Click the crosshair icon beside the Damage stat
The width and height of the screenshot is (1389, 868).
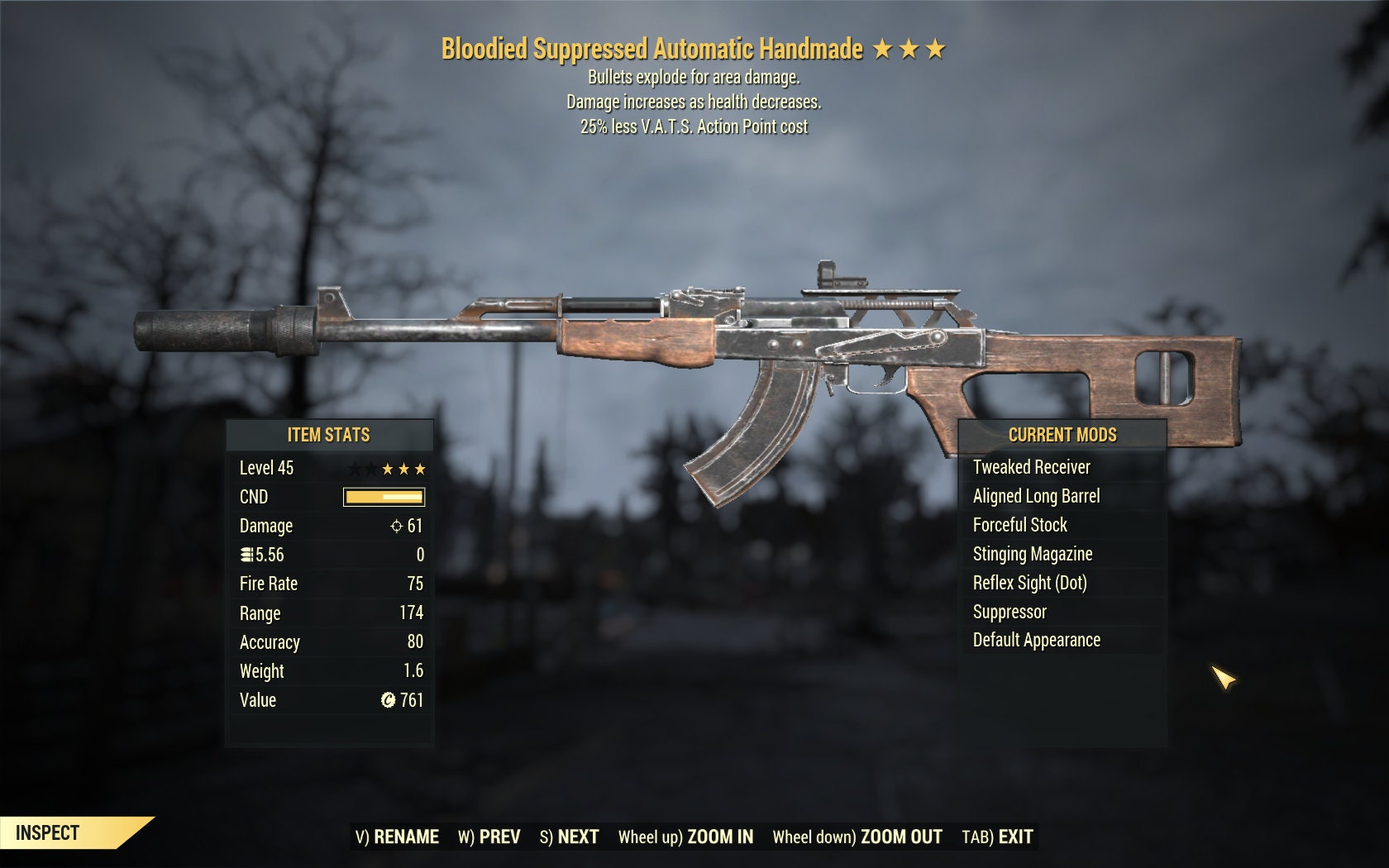click(396, 527)
